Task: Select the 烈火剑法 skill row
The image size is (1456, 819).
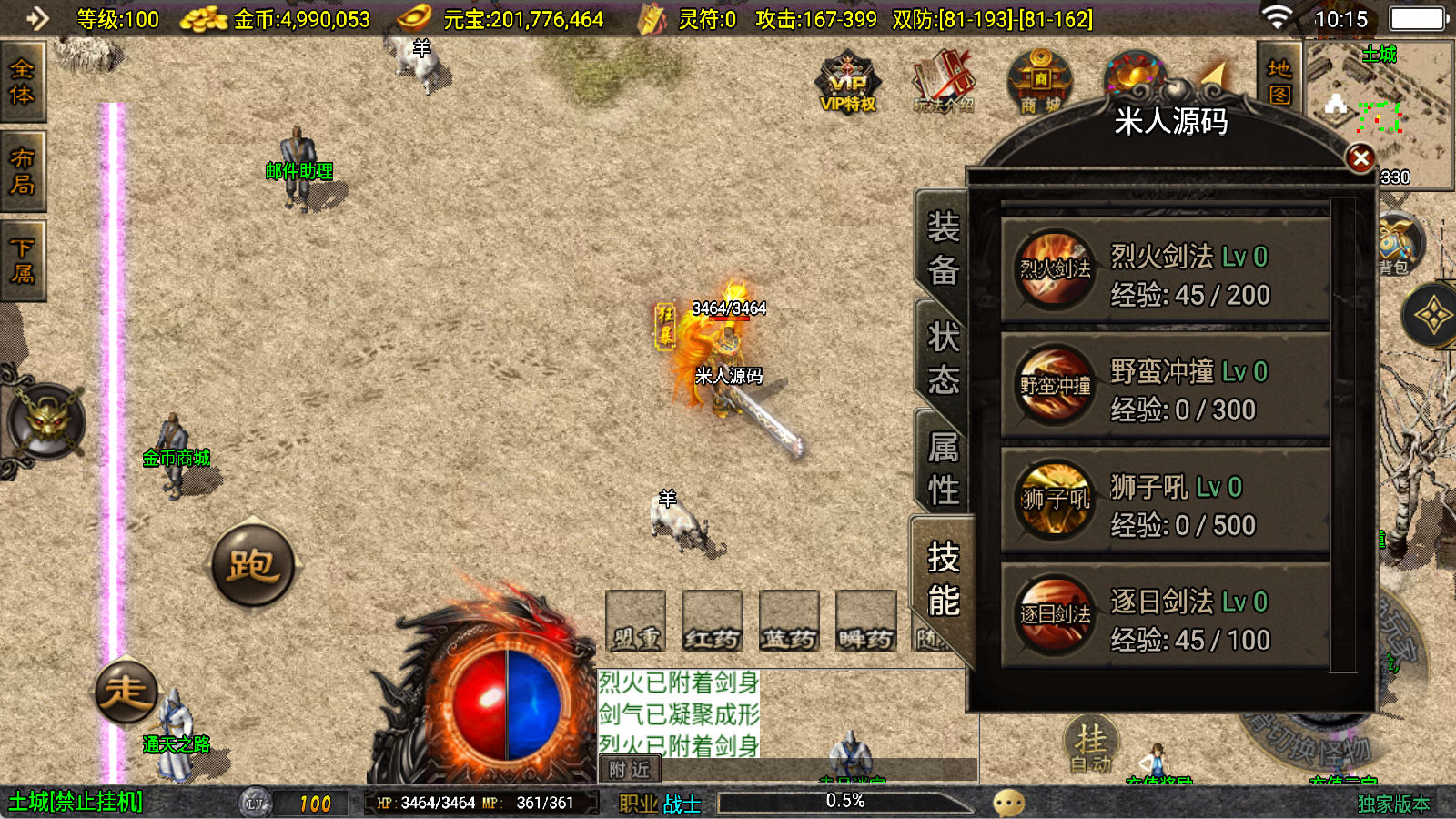Action: point(1165,269)
